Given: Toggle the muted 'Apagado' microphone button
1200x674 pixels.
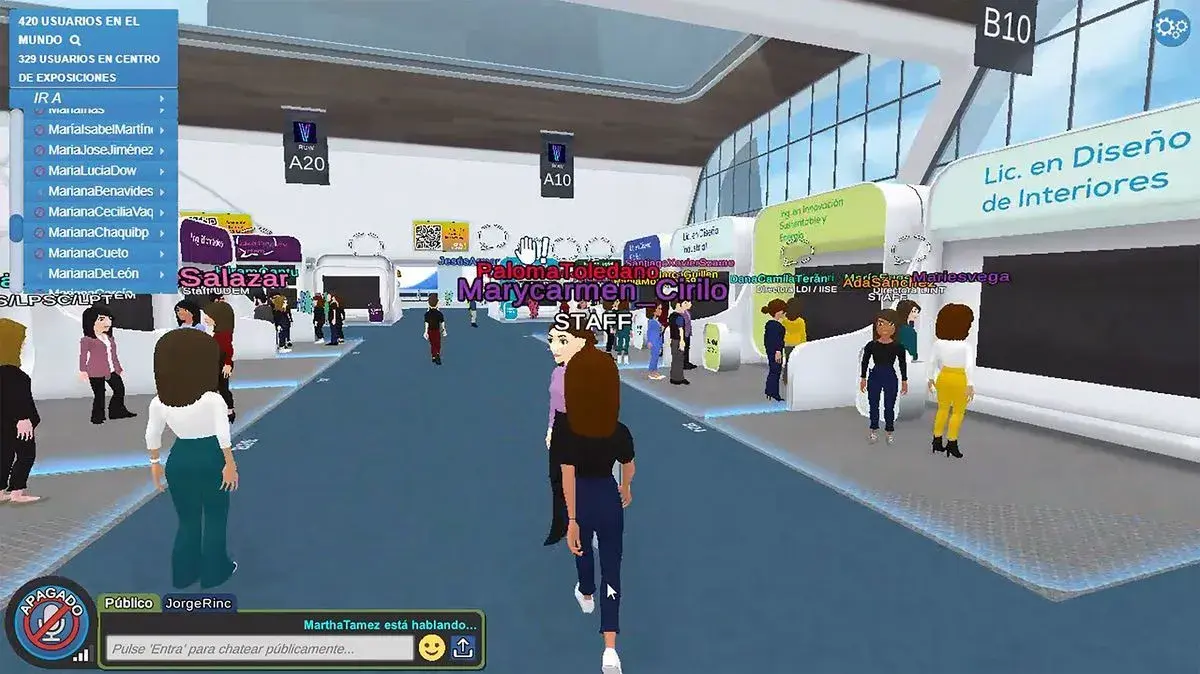Looking at the screenshot, I should pyautogui.click(x=50, y=622).
